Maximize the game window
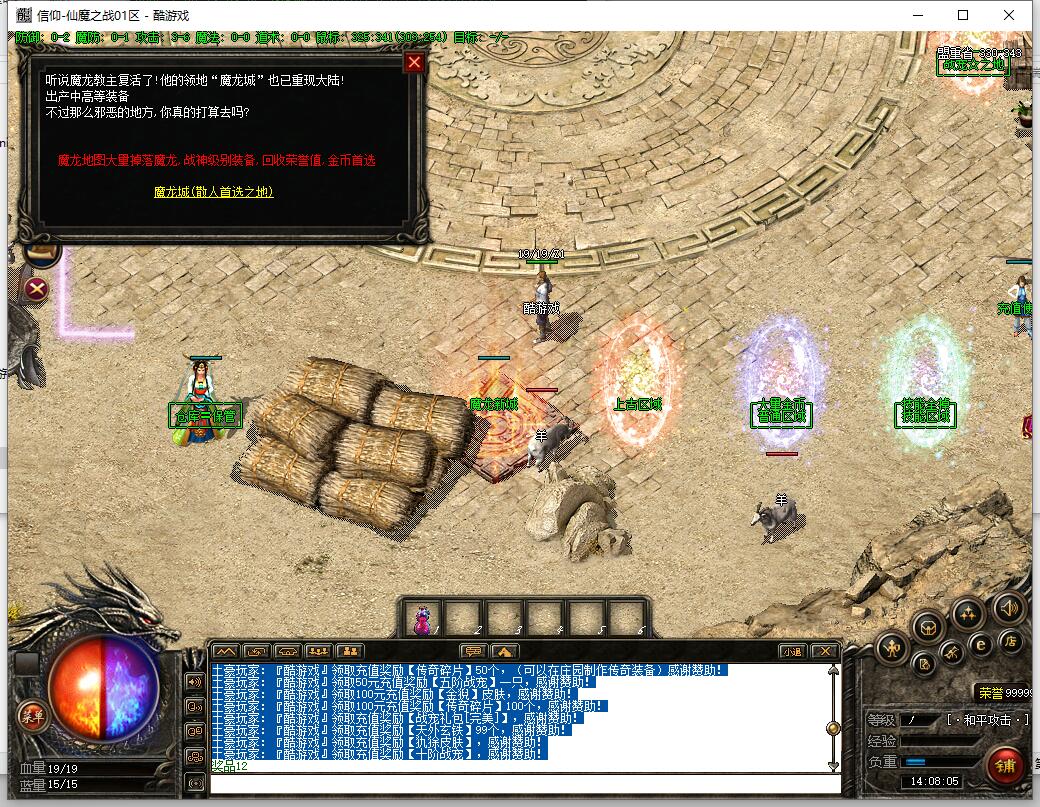 point(963,15)
